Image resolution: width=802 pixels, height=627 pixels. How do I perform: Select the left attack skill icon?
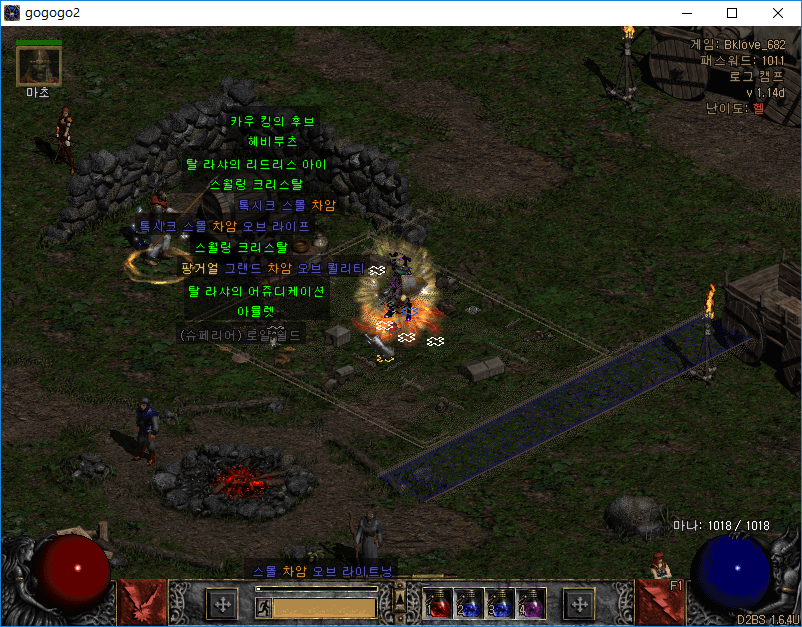139,602
